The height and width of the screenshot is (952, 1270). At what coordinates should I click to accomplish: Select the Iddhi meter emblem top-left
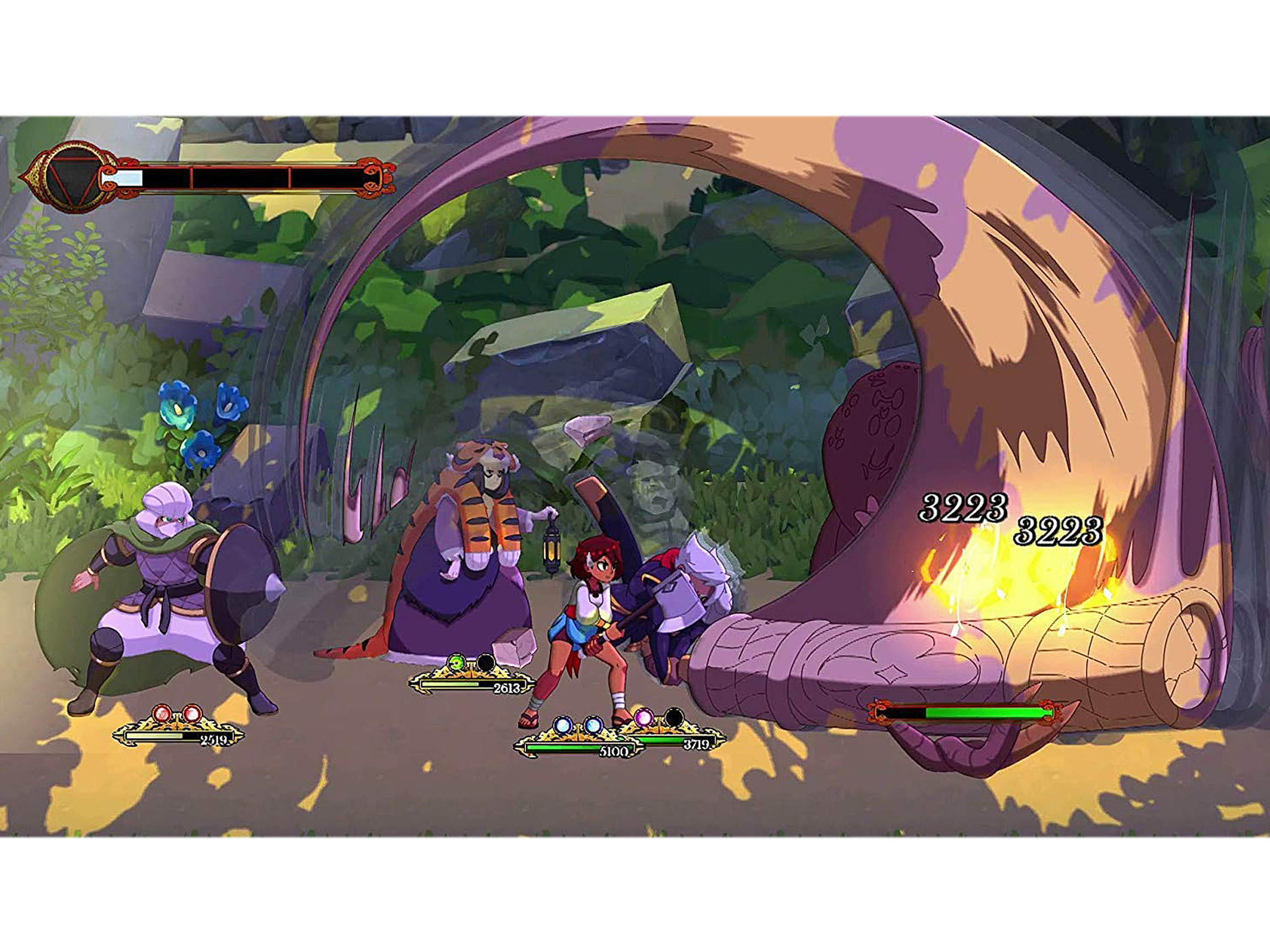pos(72,179)
